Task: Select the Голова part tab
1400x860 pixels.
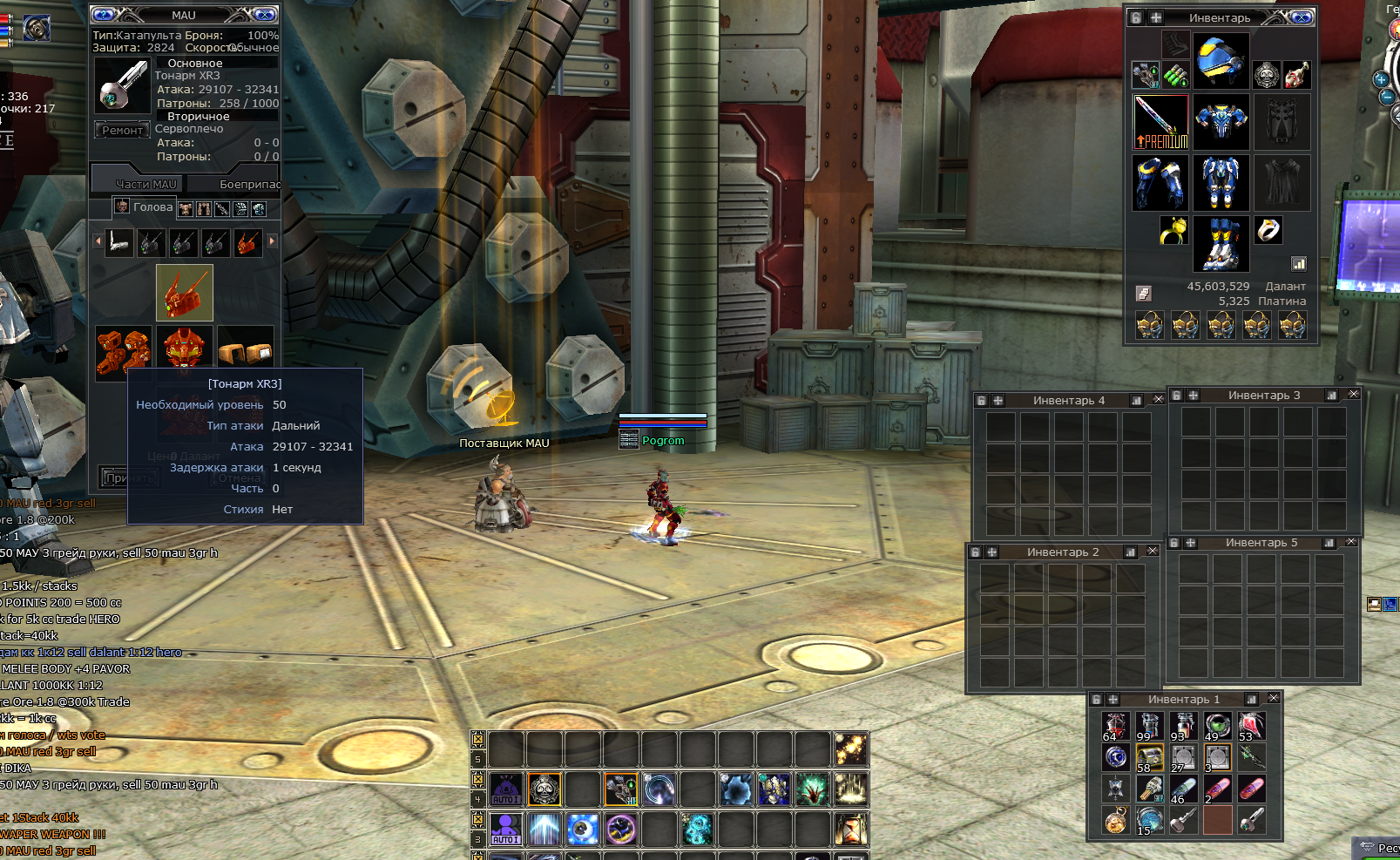Action: coord(145,207)
